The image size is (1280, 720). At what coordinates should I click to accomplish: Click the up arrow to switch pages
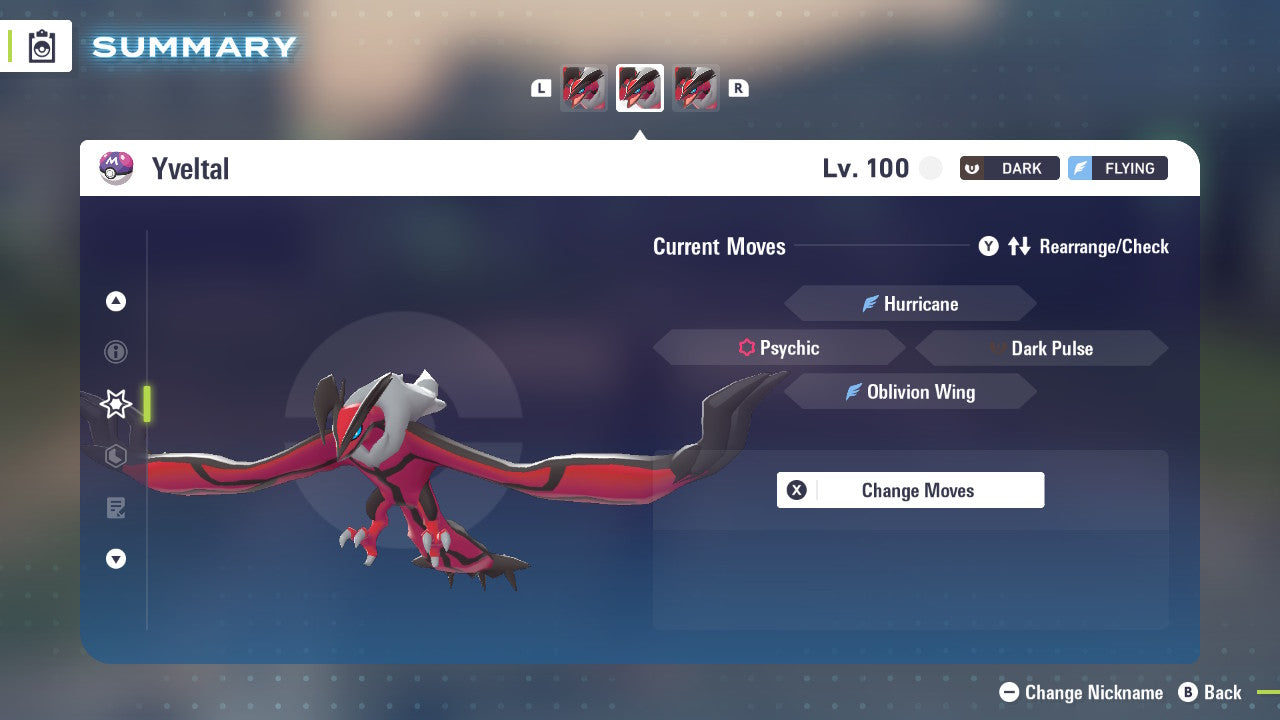coord(115,301)
